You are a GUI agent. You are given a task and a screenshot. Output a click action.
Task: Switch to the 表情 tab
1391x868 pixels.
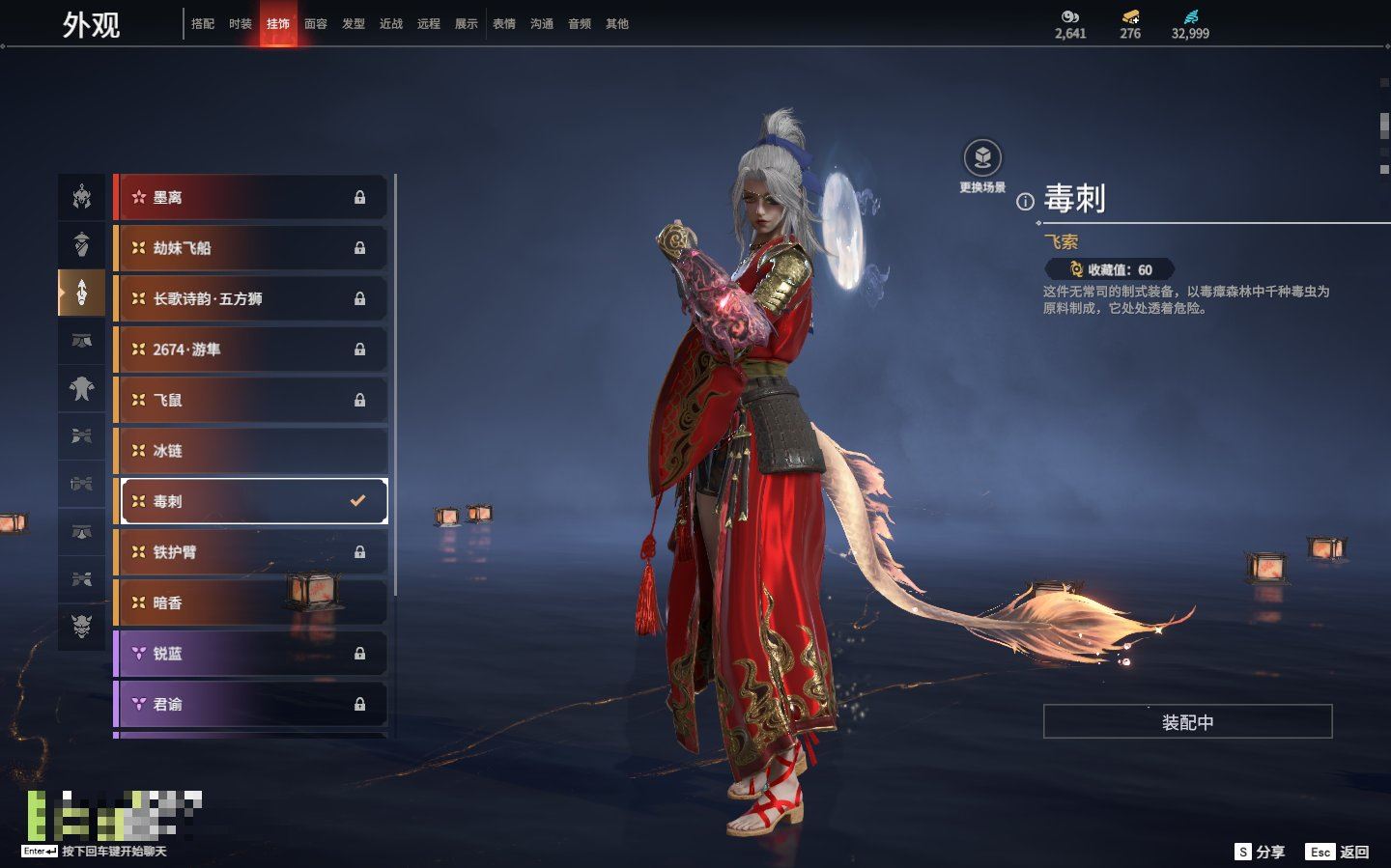(x=504, y=24)
